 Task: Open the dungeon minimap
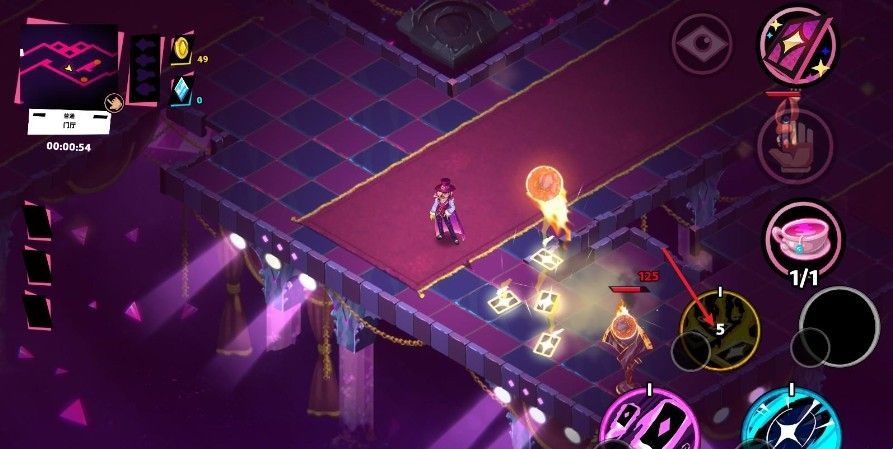pos(69,65)
